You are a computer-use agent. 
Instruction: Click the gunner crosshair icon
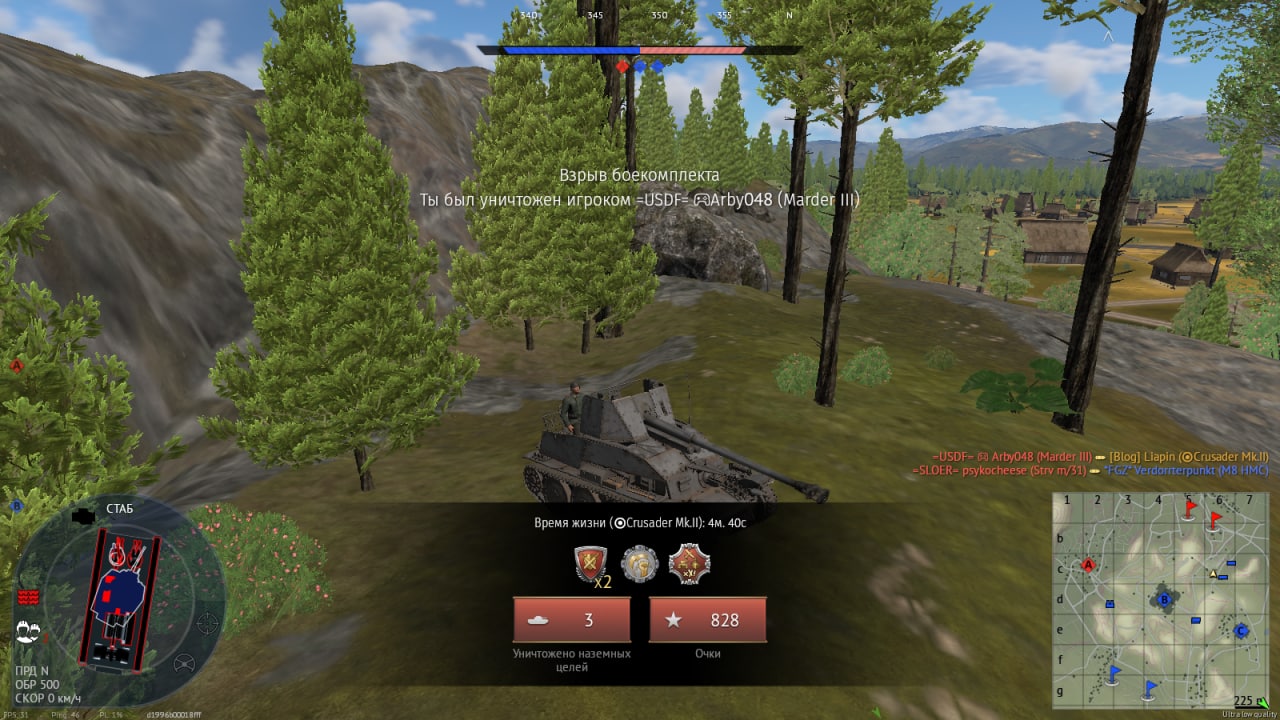(207, 624)
